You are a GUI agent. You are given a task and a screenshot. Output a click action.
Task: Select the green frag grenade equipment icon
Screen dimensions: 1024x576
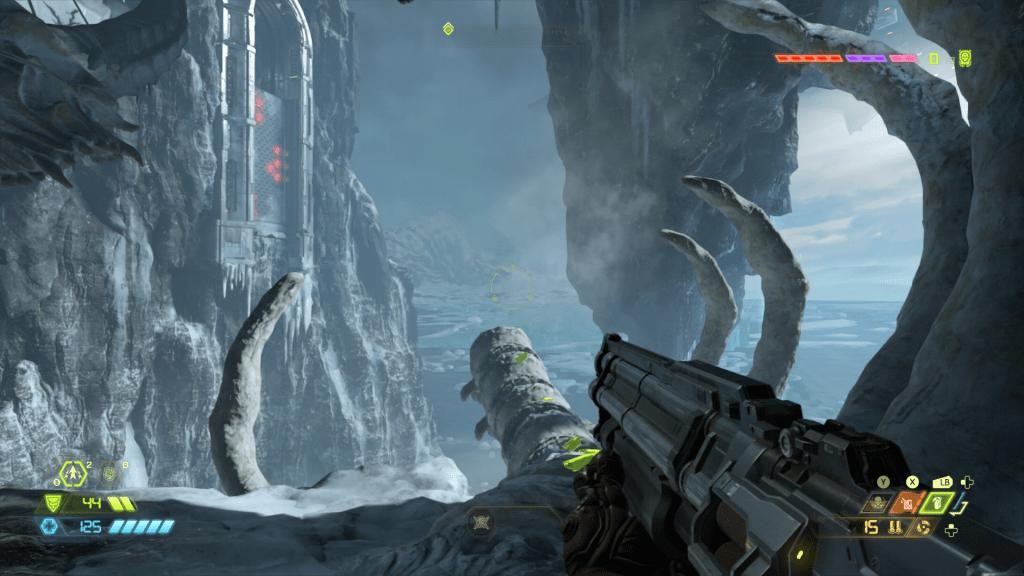click(937, 503)
